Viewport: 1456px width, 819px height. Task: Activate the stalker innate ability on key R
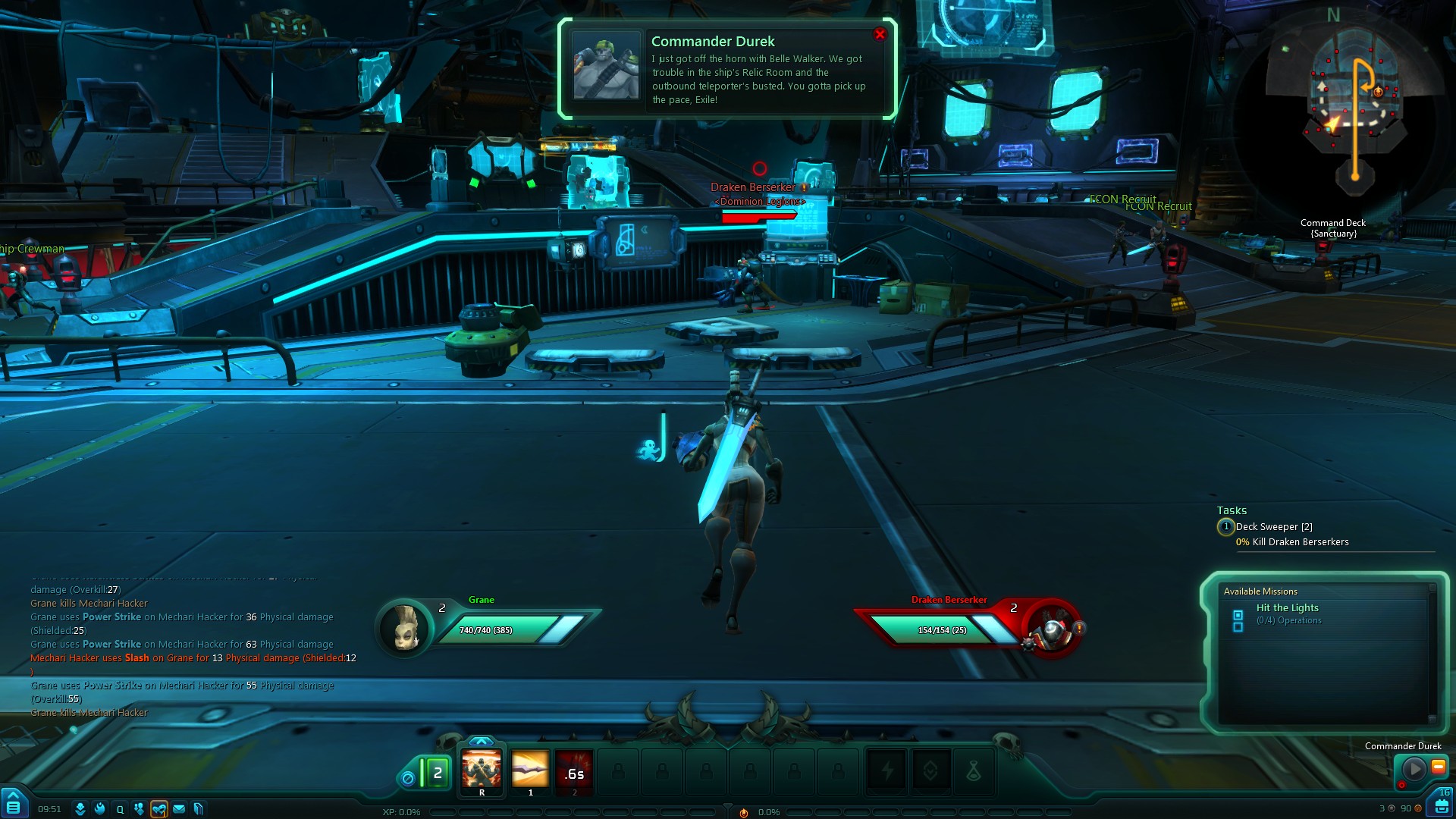[482, 771]
